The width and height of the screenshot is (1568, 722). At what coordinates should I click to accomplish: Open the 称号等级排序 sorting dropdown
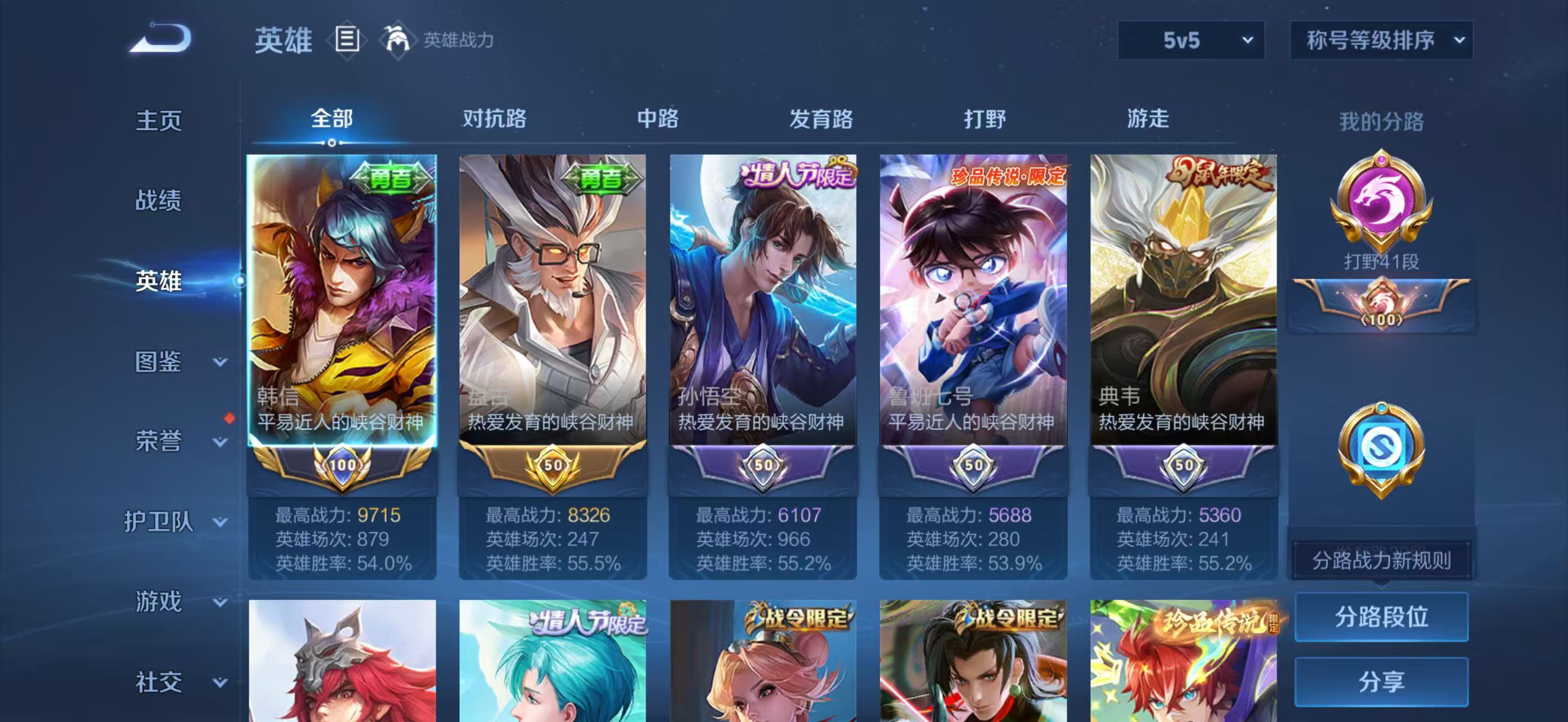(1382, 39)
